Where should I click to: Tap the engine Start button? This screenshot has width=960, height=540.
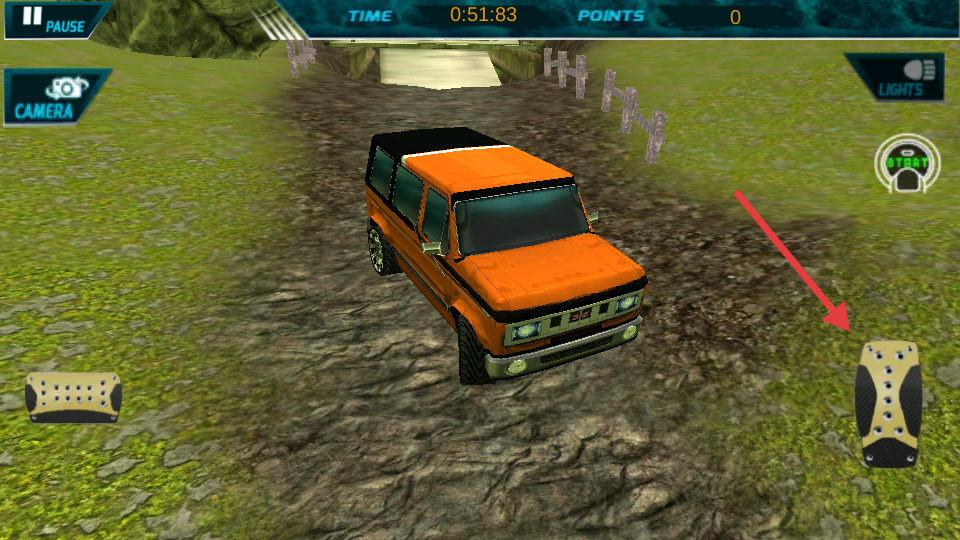[907, 165]
